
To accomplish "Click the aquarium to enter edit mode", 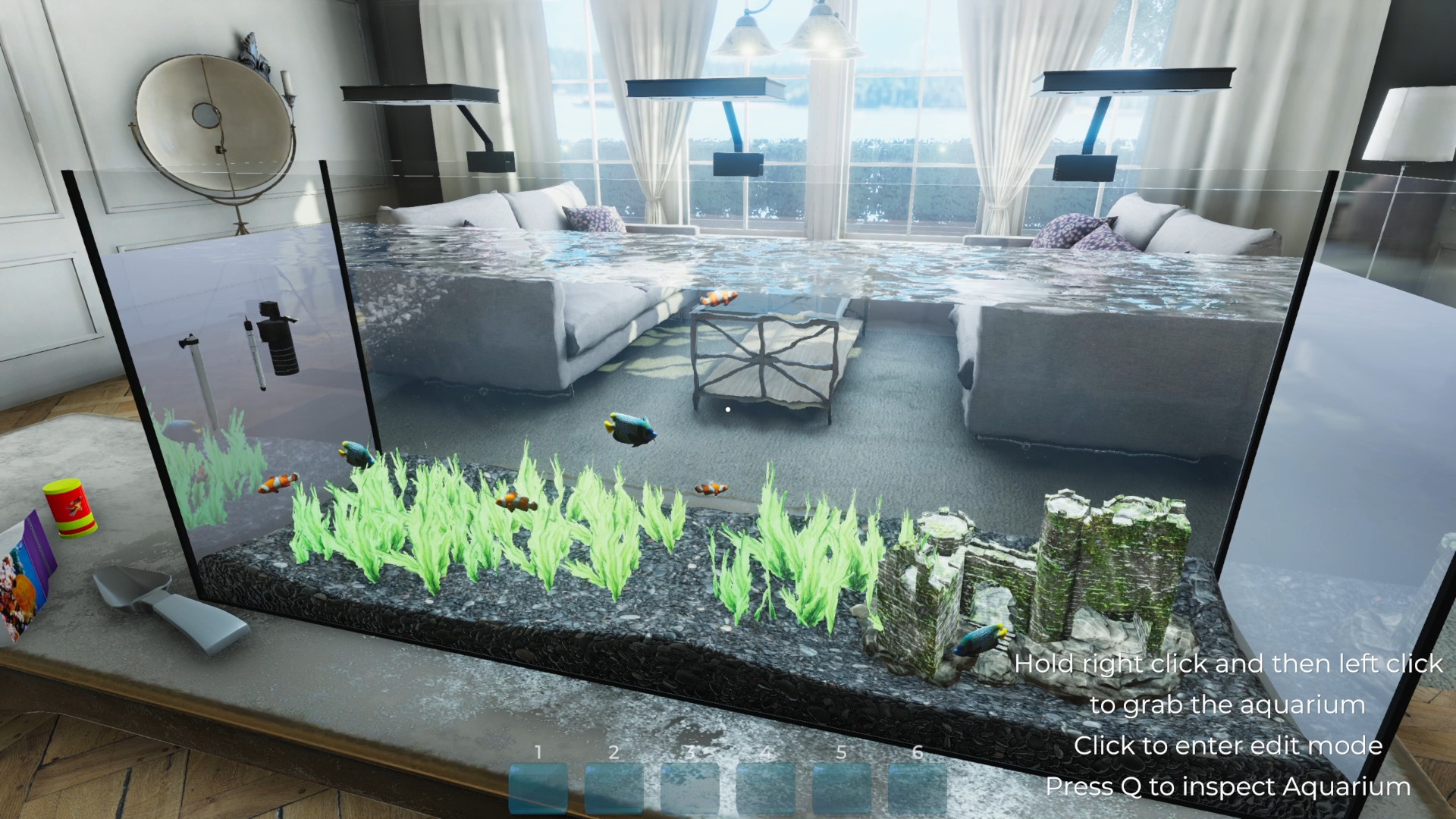I will click(x=728, y=409).
